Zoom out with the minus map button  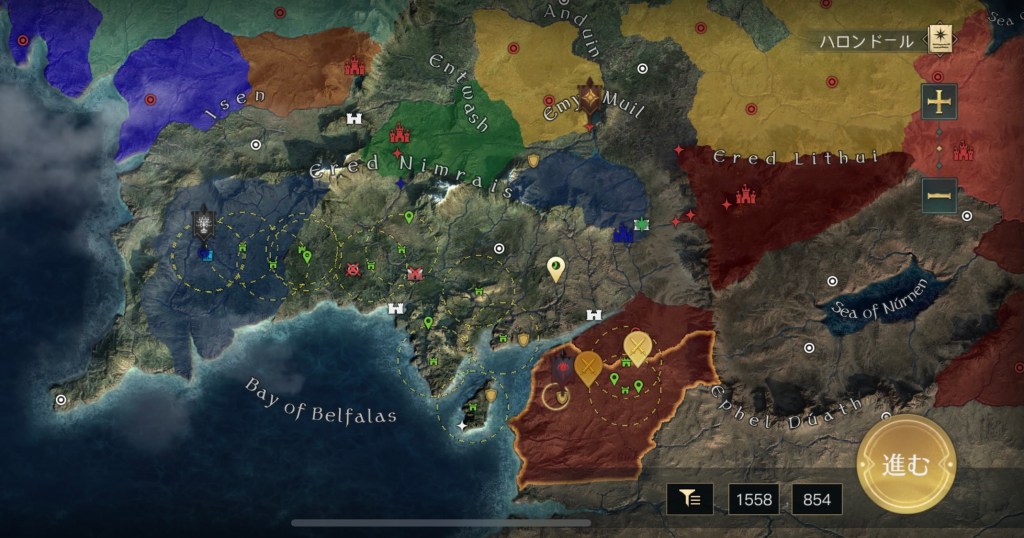pos(939,195)
